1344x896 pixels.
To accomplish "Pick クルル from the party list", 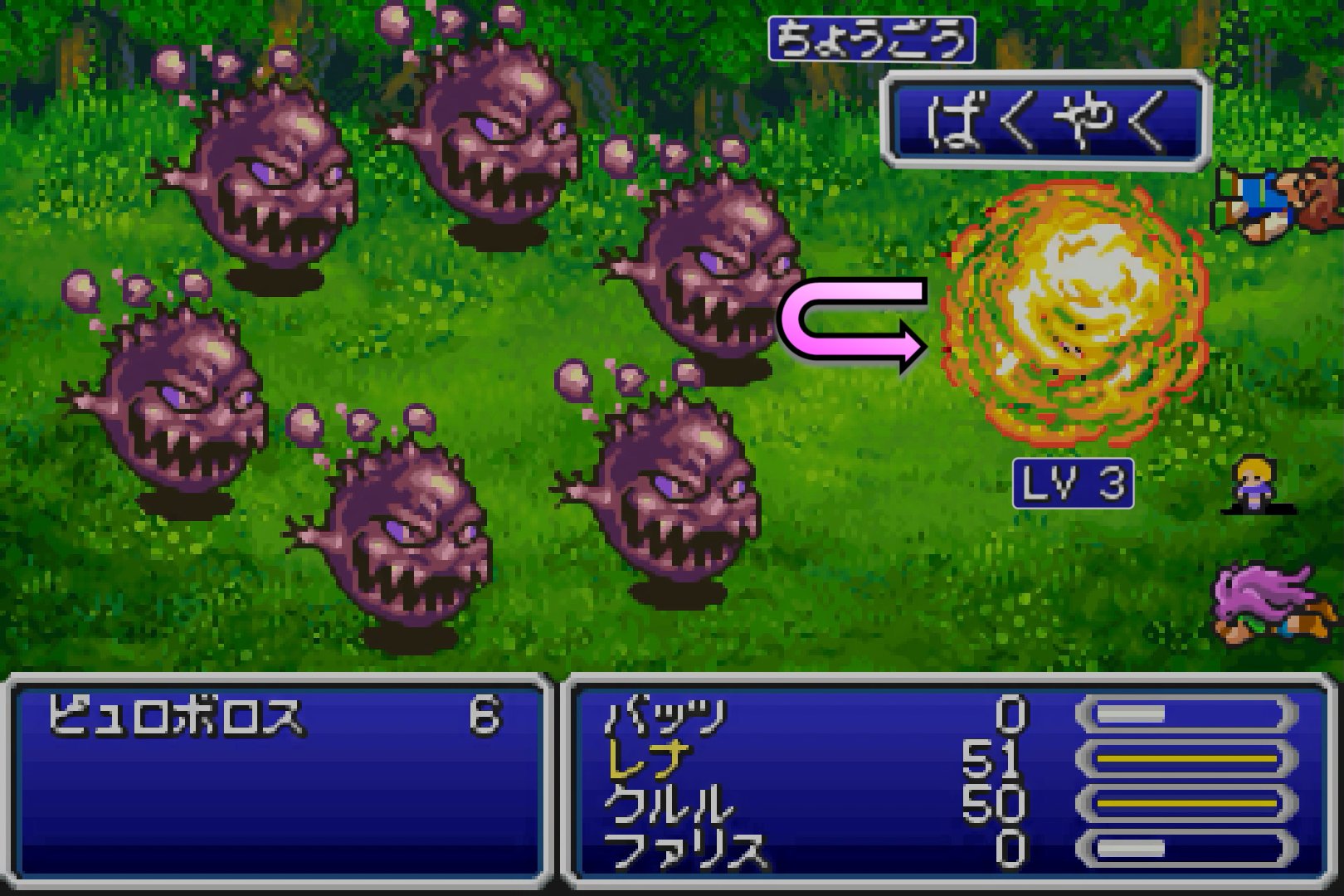I will tap(669, 804).
